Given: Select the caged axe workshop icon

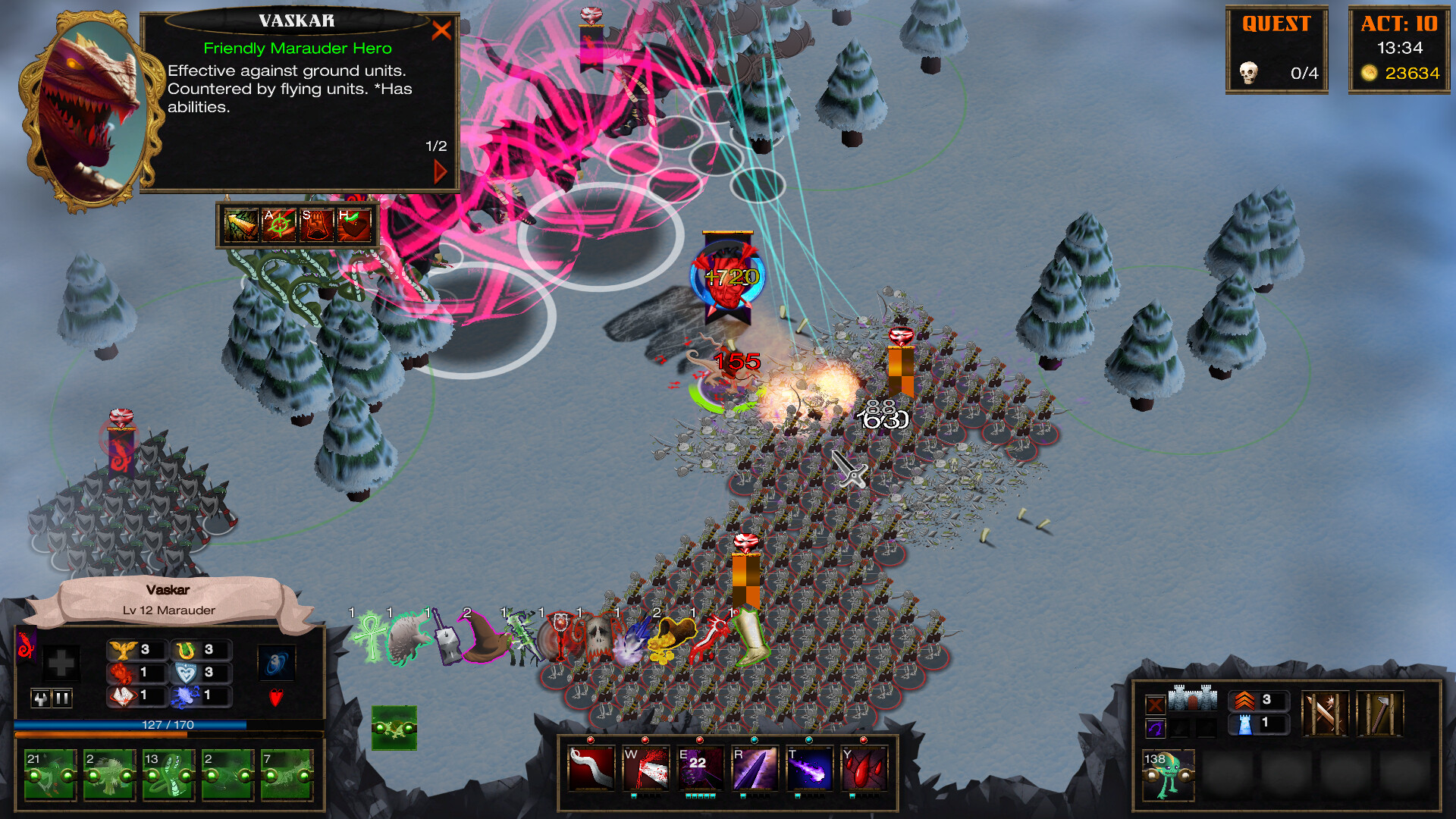Looking at the screenshot, I should tap(1379, 713).
